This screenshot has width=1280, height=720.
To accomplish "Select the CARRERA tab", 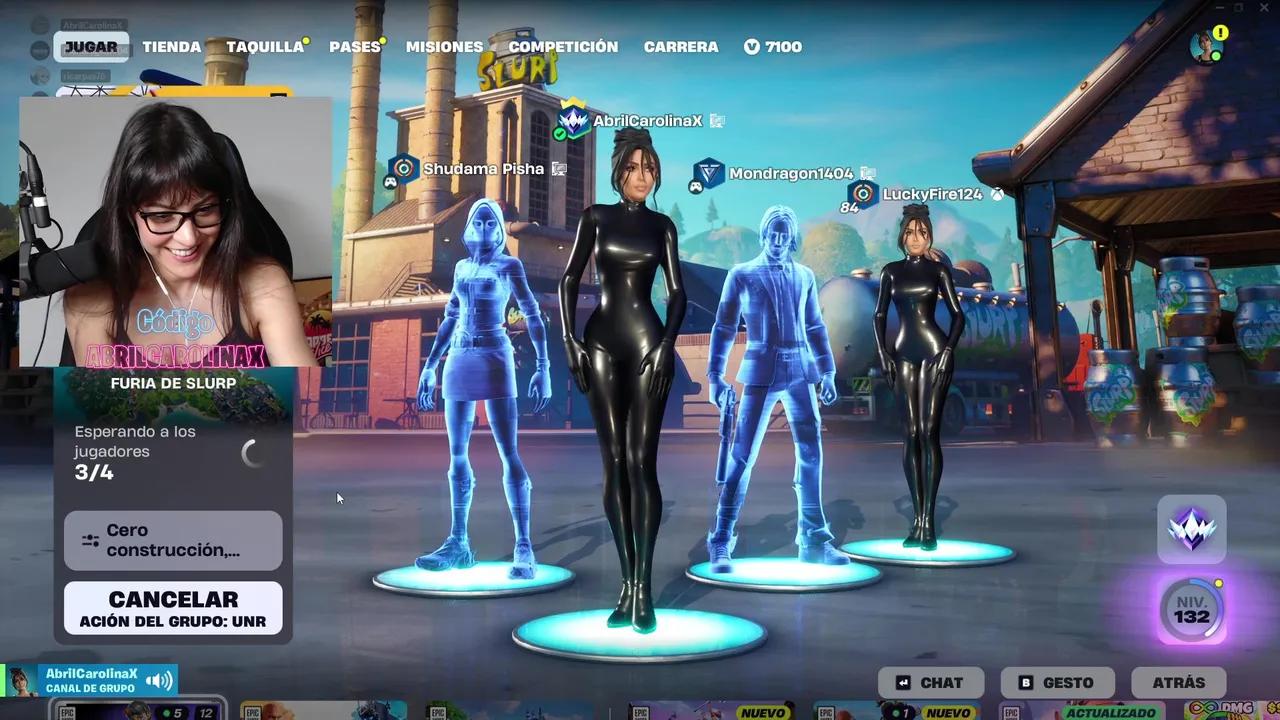I will click(x=681, y=46).
